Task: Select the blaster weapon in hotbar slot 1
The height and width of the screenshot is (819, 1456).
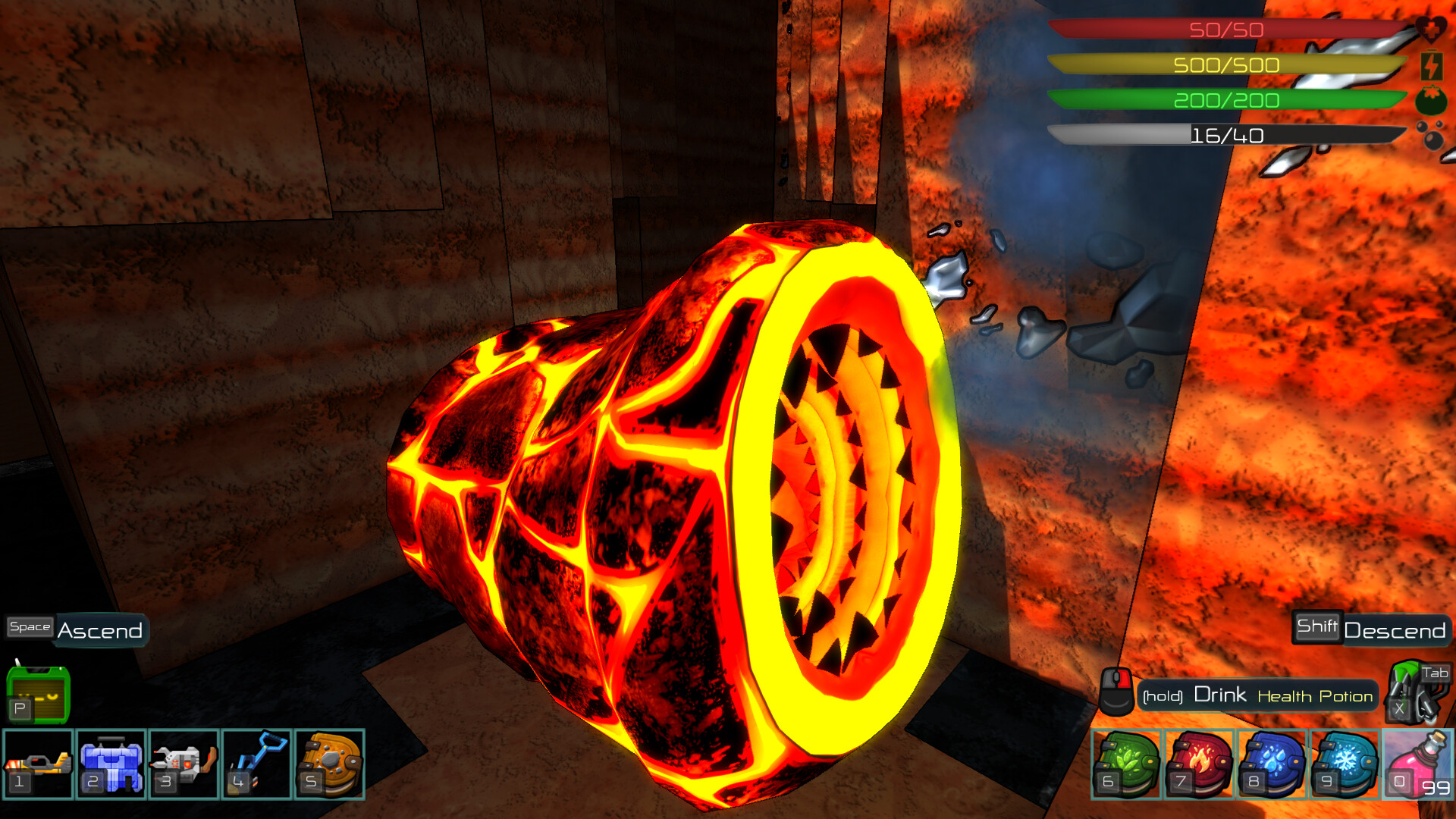Action: (x=36, y=764)
